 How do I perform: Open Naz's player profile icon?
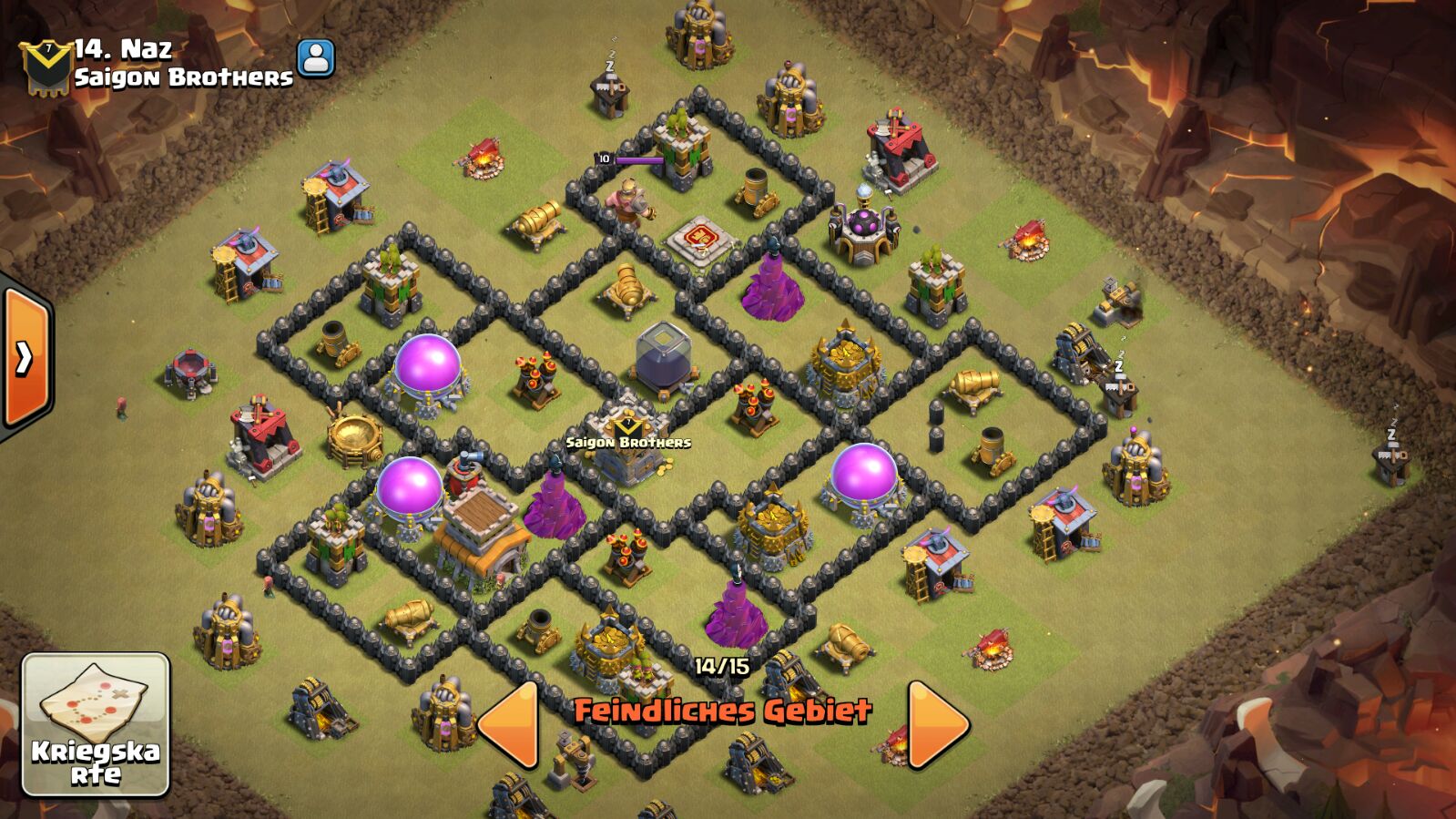point(315,58)
